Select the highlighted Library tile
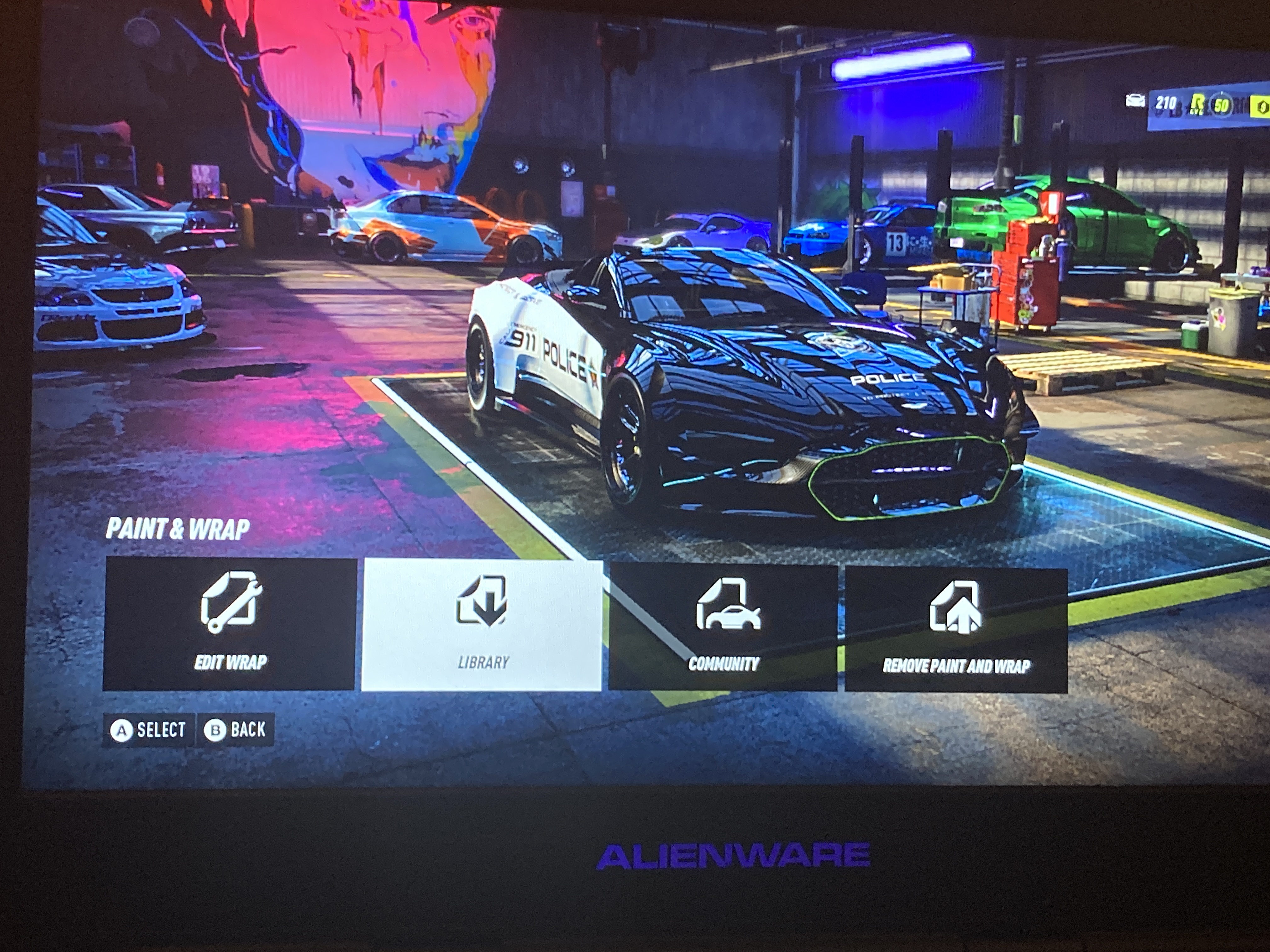 pyautogui.click(x=482, y=625)
